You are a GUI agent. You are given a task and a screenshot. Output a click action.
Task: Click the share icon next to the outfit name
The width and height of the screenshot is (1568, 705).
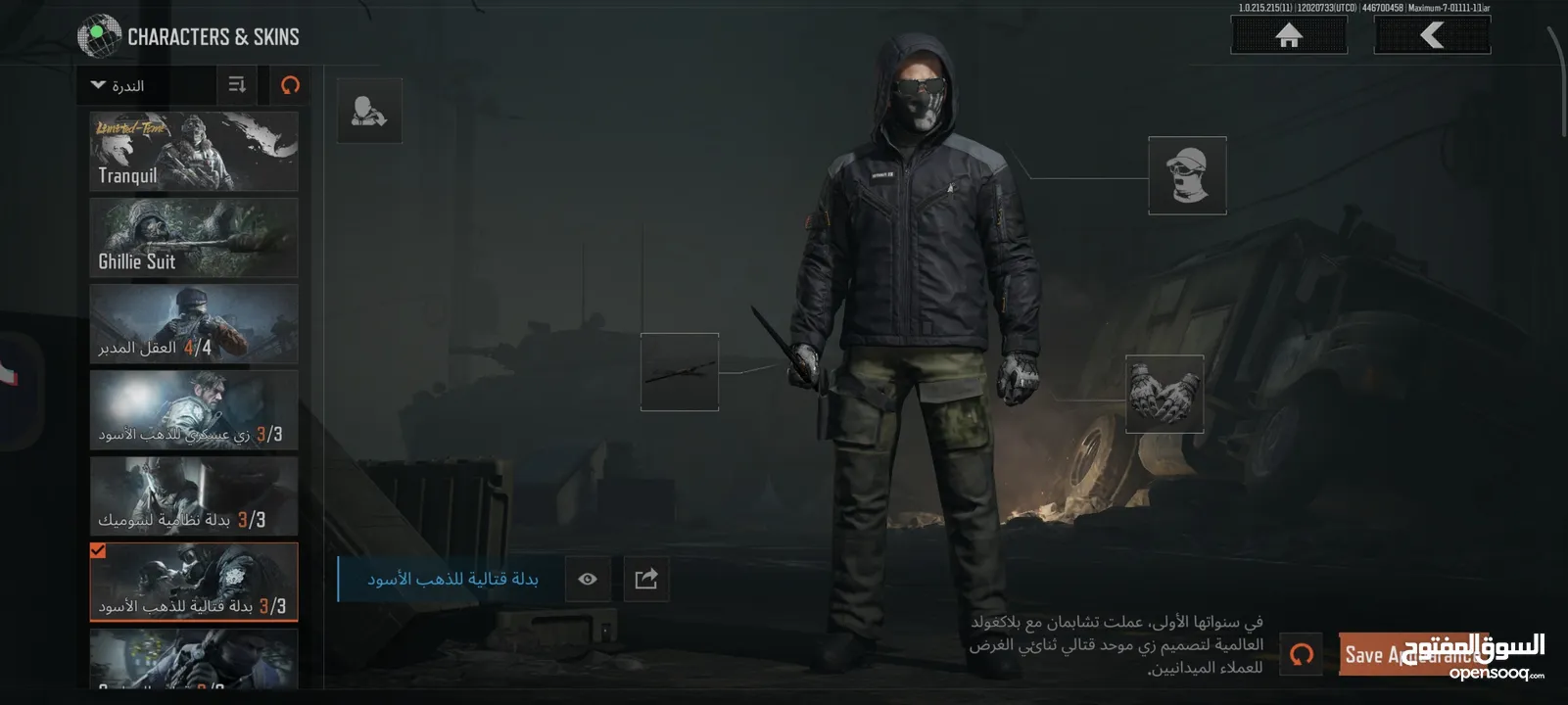[645, 579]
